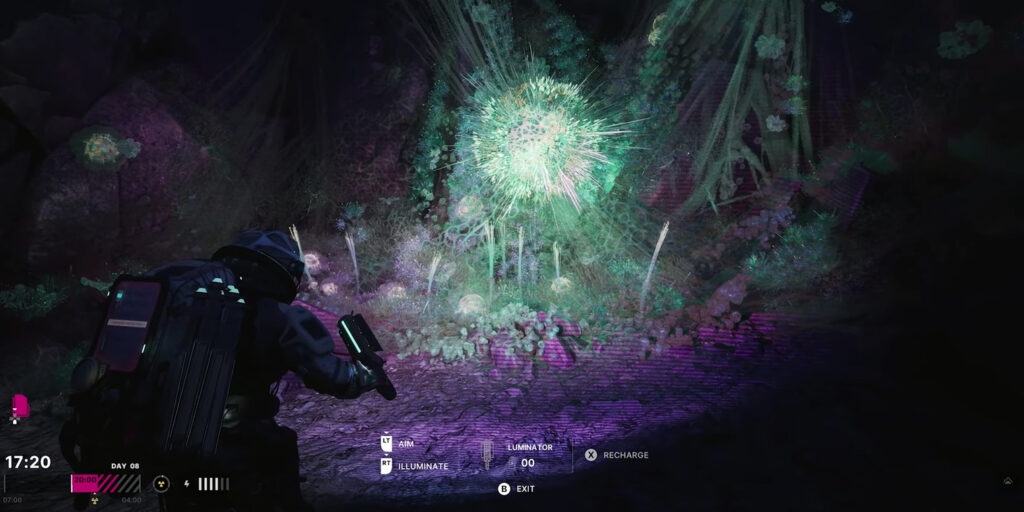This screenshot has width=1024, height=512.
Task: Select the Luminator tool icon
Action: (488, 455)
